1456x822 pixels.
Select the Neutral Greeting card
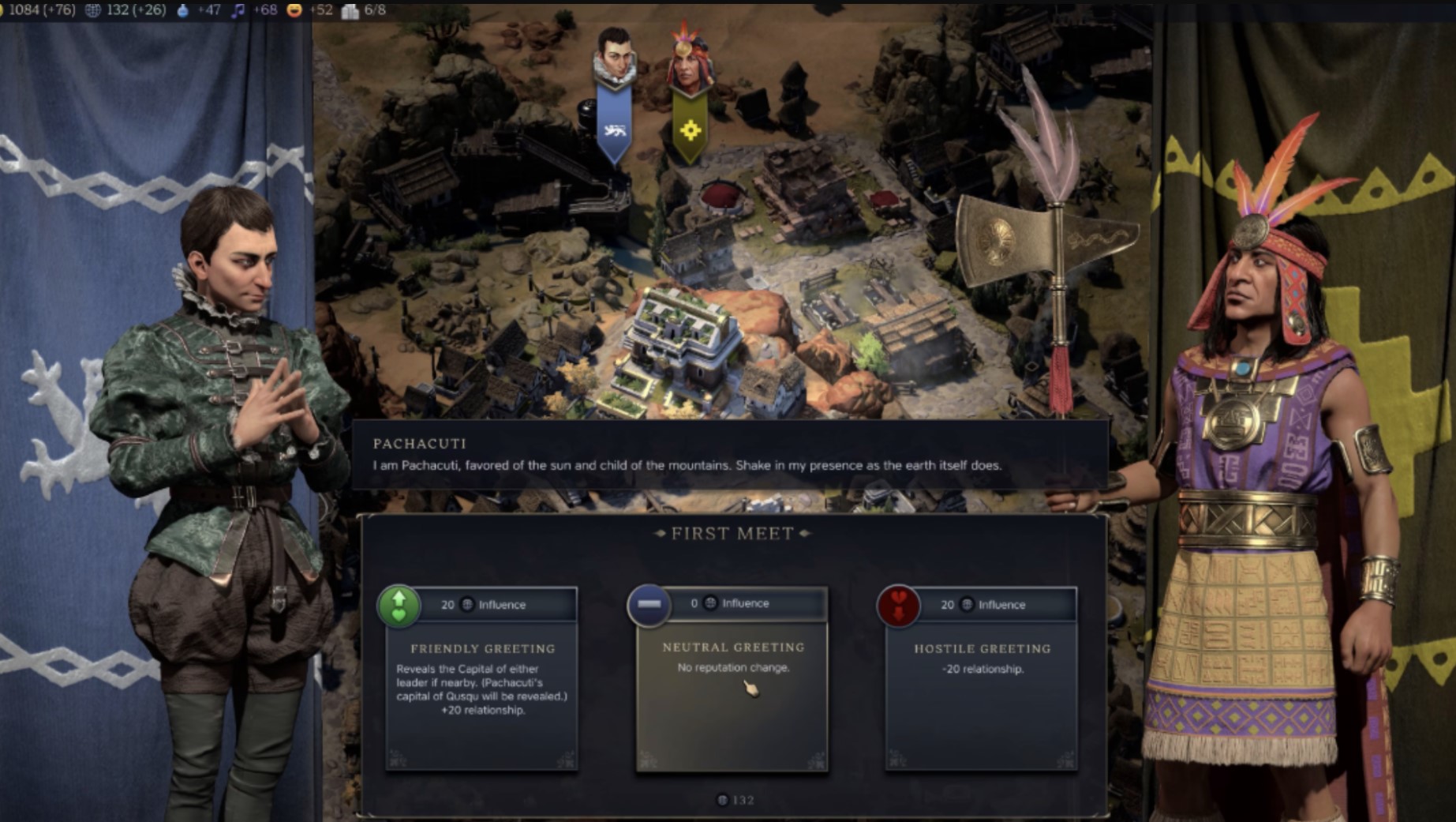pyautogui.click(x=732, y=679)
